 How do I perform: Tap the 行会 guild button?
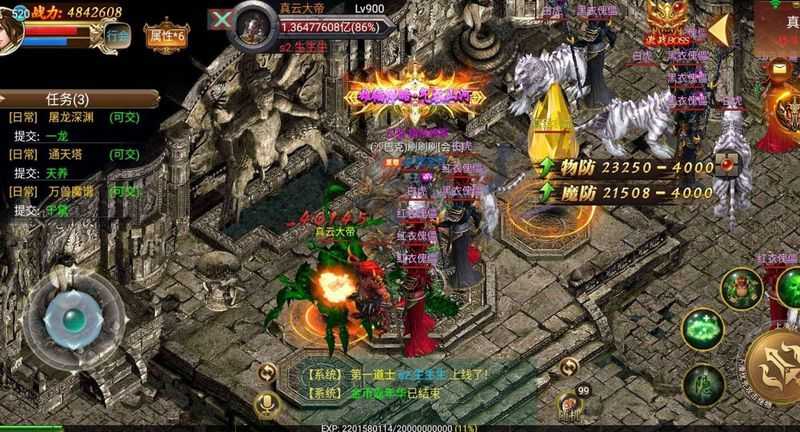point(119,34)
